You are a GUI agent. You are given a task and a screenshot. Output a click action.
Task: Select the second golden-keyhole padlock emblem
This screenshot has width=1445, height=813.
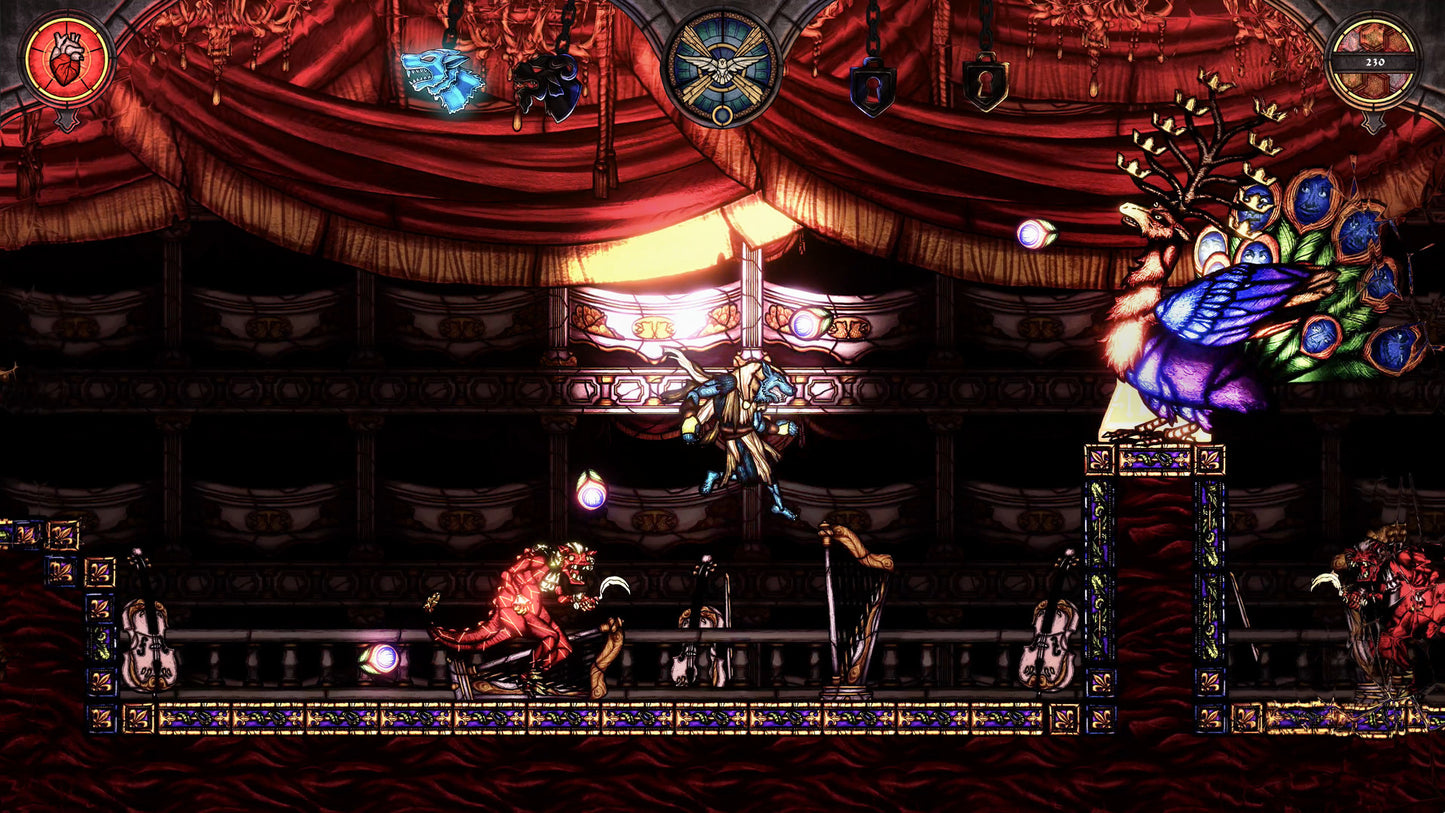point(985,85)
